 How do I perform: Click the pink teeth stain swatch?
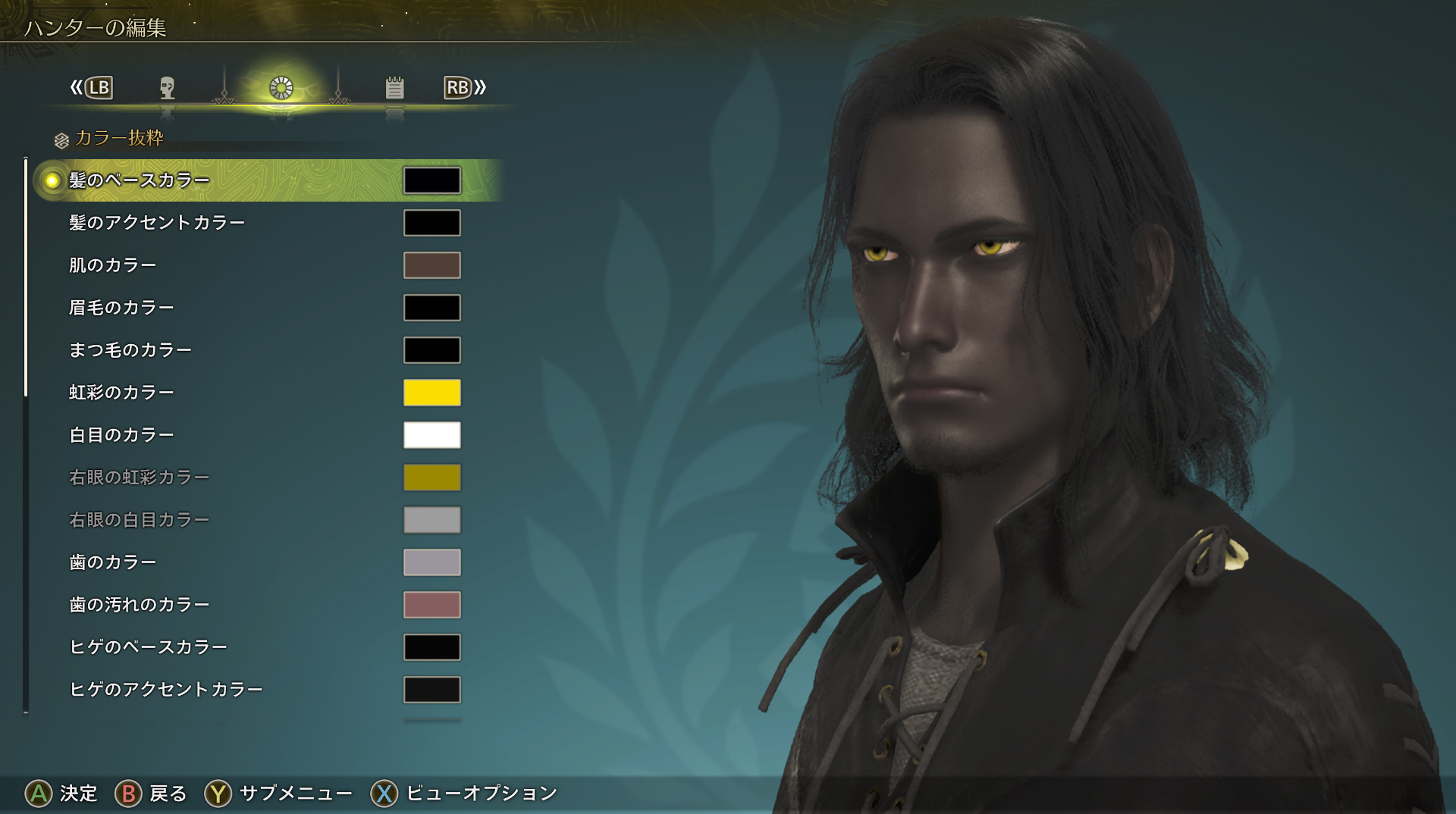click(431, 605)
